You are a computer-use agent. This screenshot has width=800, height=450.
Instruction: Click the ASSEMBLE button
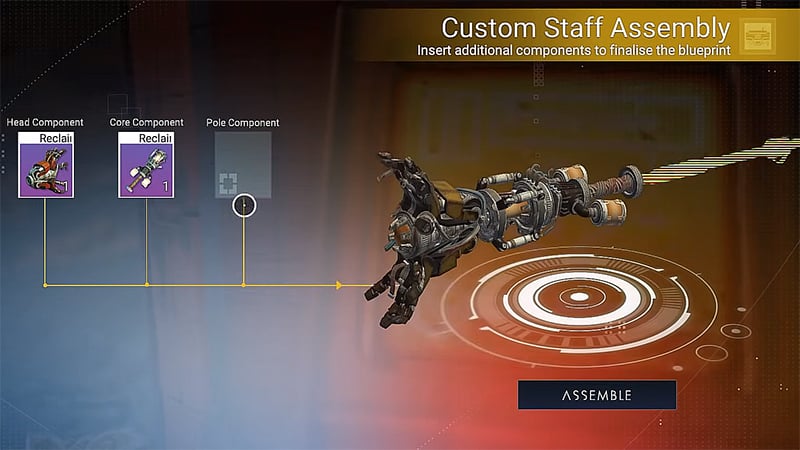point(596,395)
